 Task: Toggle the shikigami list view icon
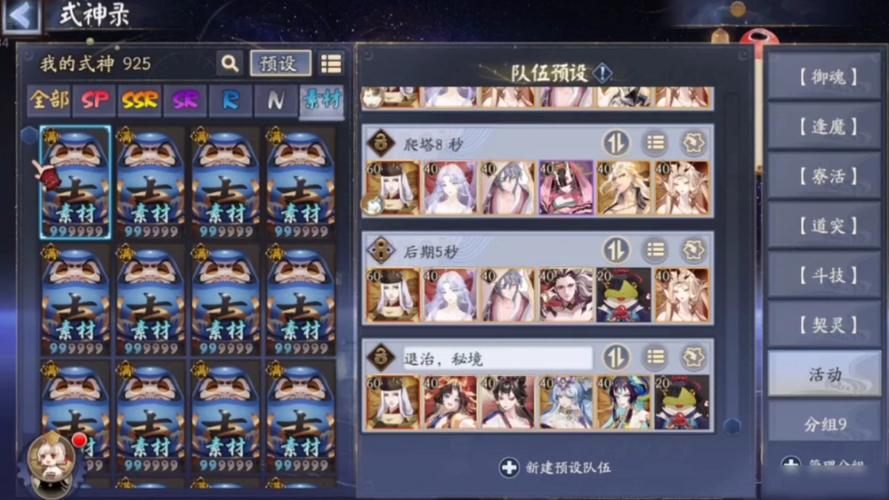click(x=331, y=64)
